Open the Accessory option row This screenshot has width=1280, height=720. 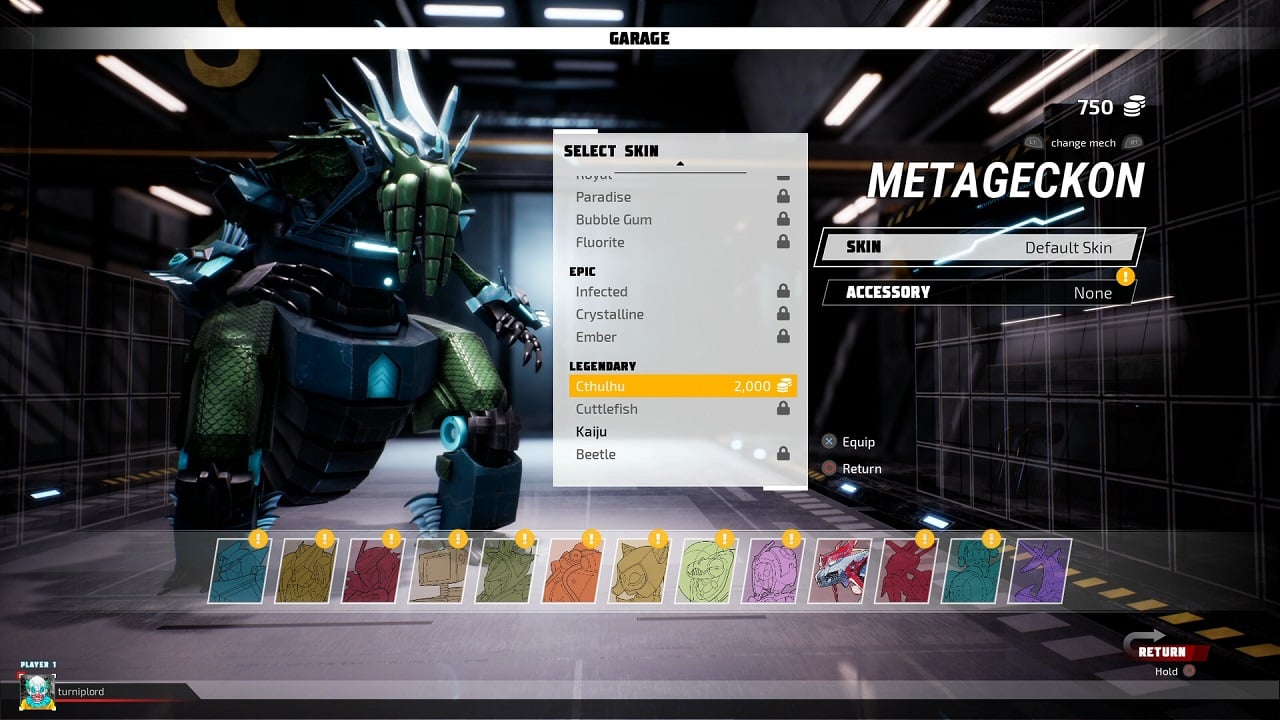(x=978, y=293)
